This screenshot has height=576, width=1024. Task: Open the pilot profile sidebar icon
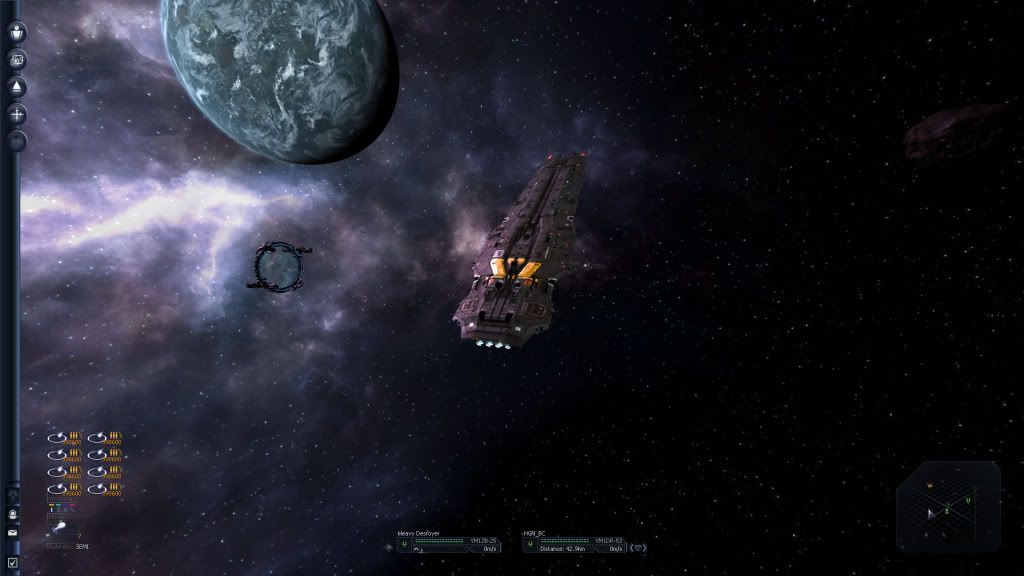click(17, 33)
